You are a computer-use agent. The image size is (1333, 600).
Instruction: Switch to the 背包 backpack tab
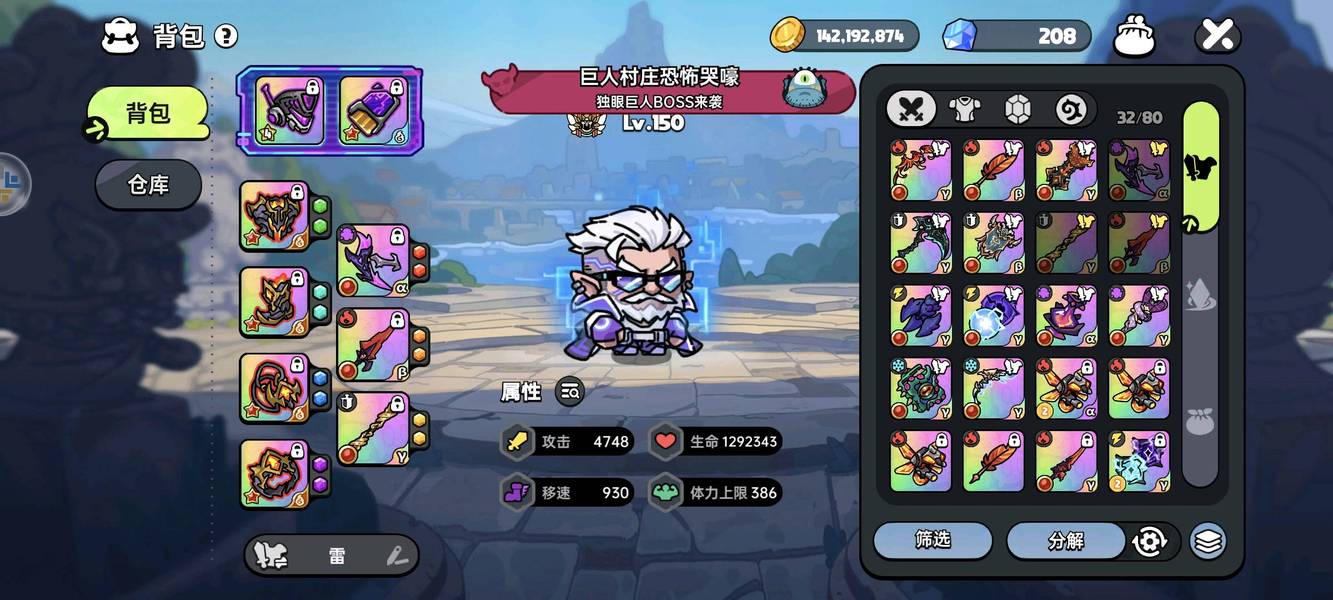(x=148, y=113)
